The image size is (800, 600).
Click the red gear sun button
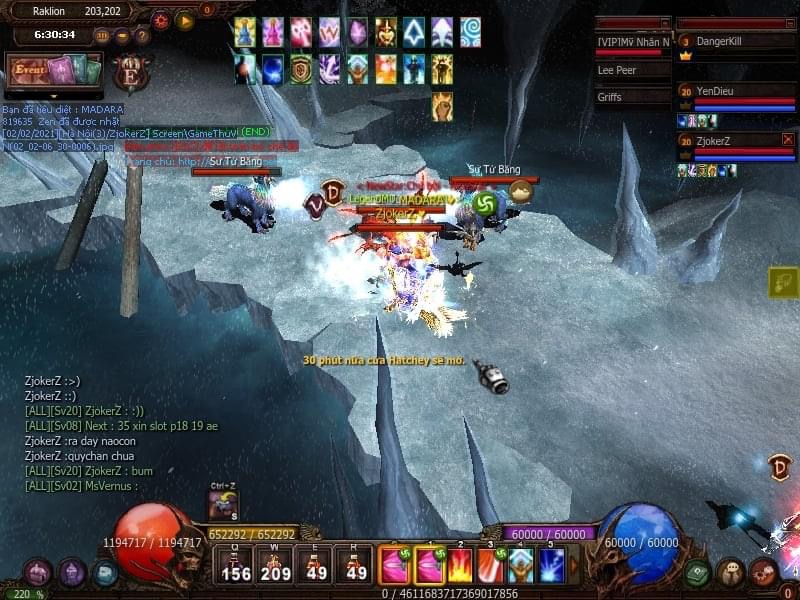tap(161, 20)
